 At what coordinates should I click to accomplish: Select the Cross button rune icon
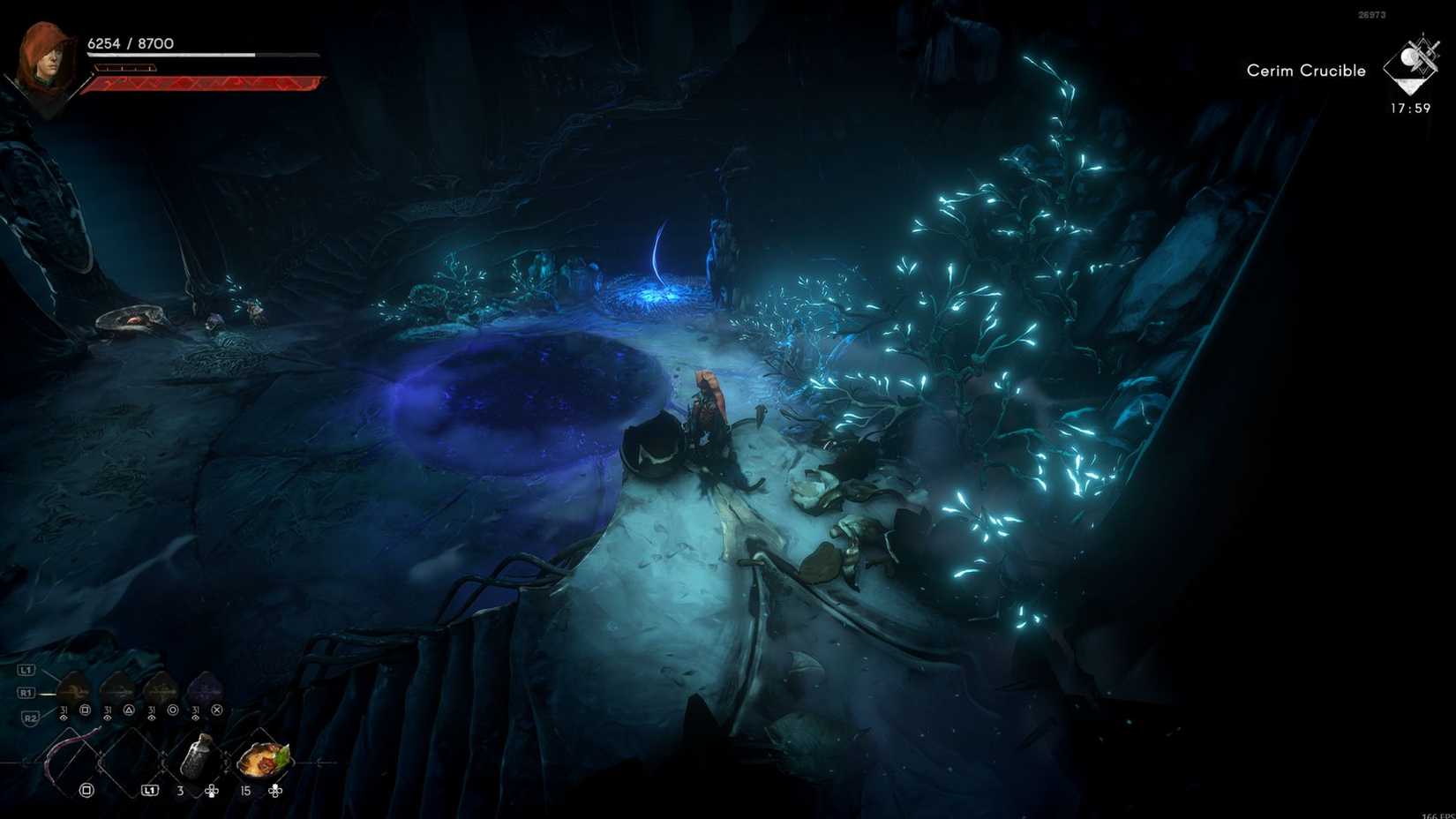tap(216, 710)
